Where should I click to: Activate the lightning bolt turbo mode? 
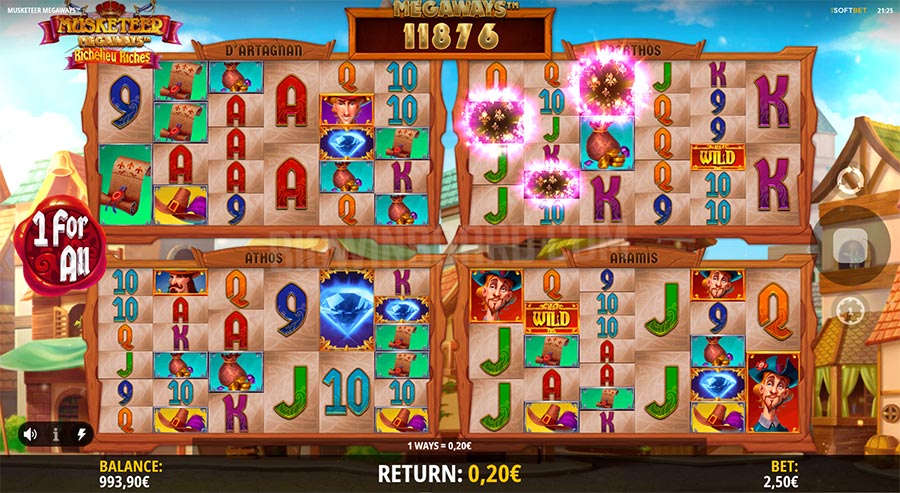pyautogui.click(x=80, y=434)
